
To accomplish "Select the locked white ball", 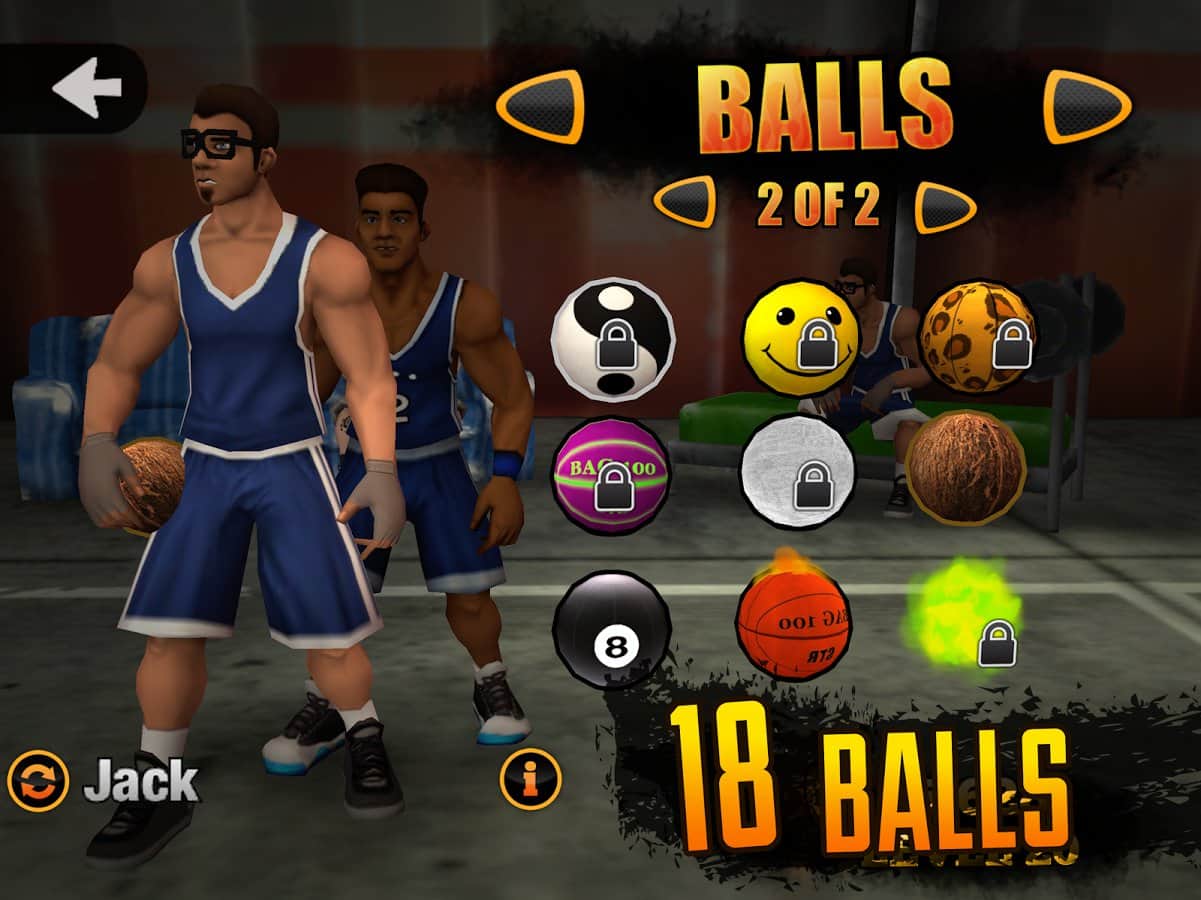I will (797, 470).
